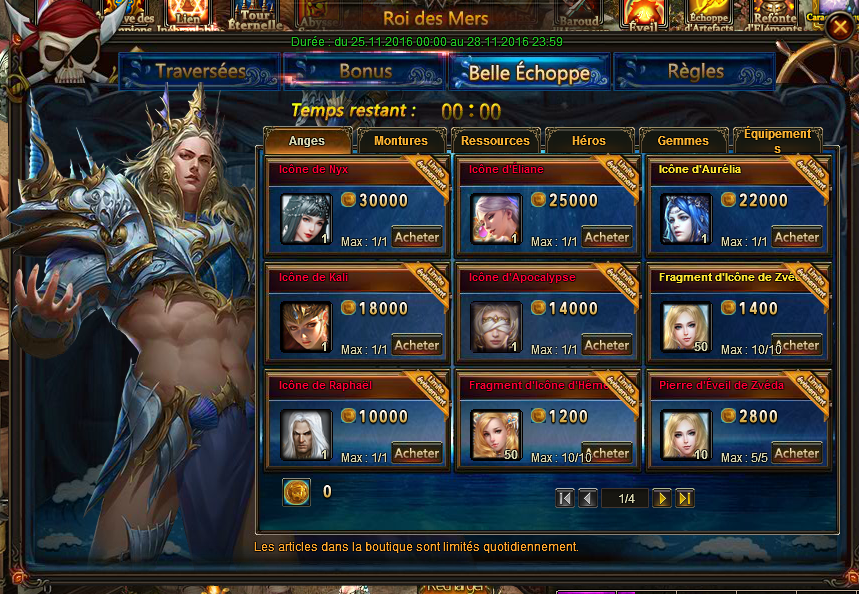This screenshot has width=859, height=594.
Task: Open the Bonus tab
Action: click(365, 72)
